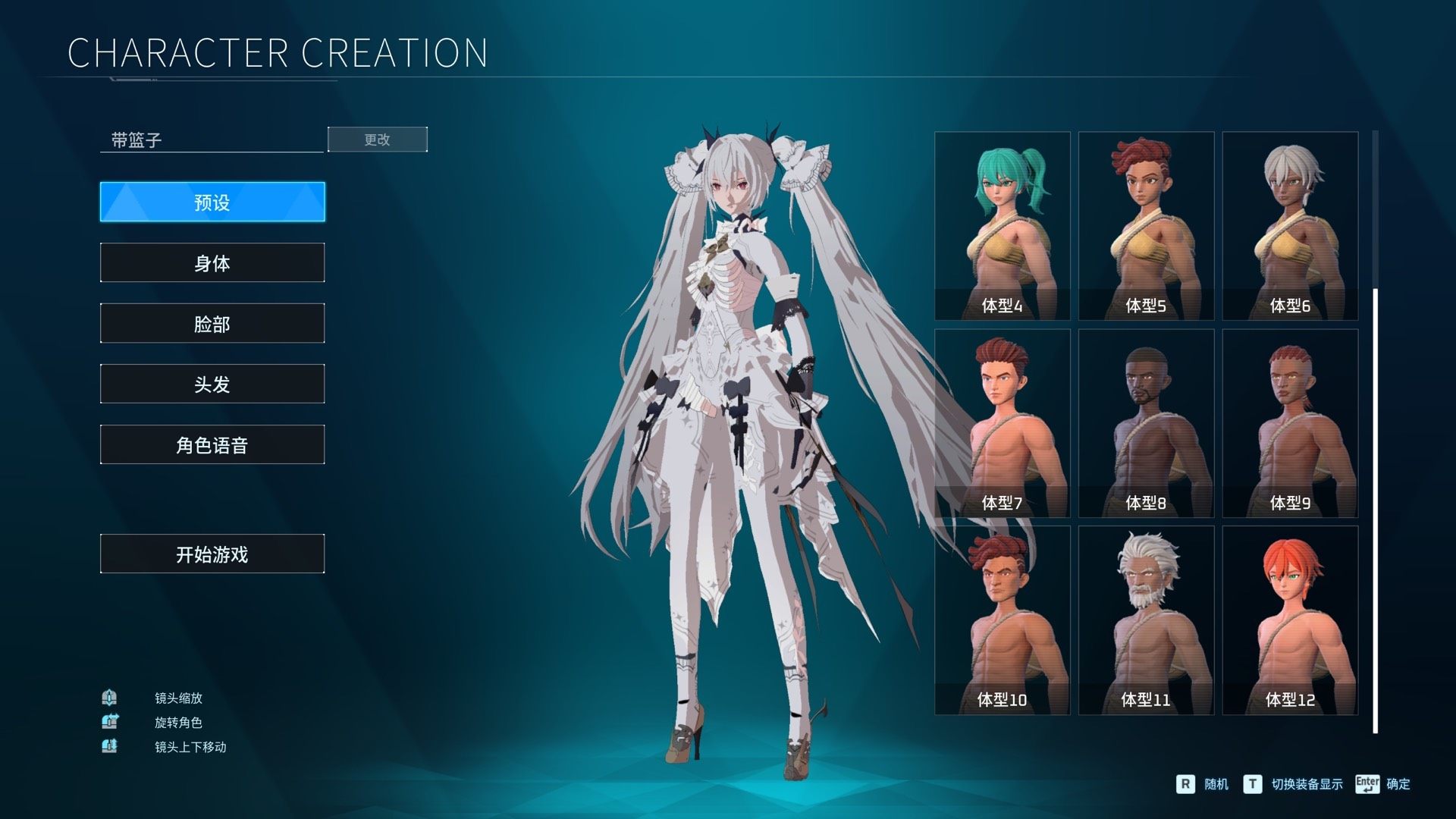Open the 身体 body options
Screen dimensions: 1456x819
pyautogui.click(x=212, y=263)
